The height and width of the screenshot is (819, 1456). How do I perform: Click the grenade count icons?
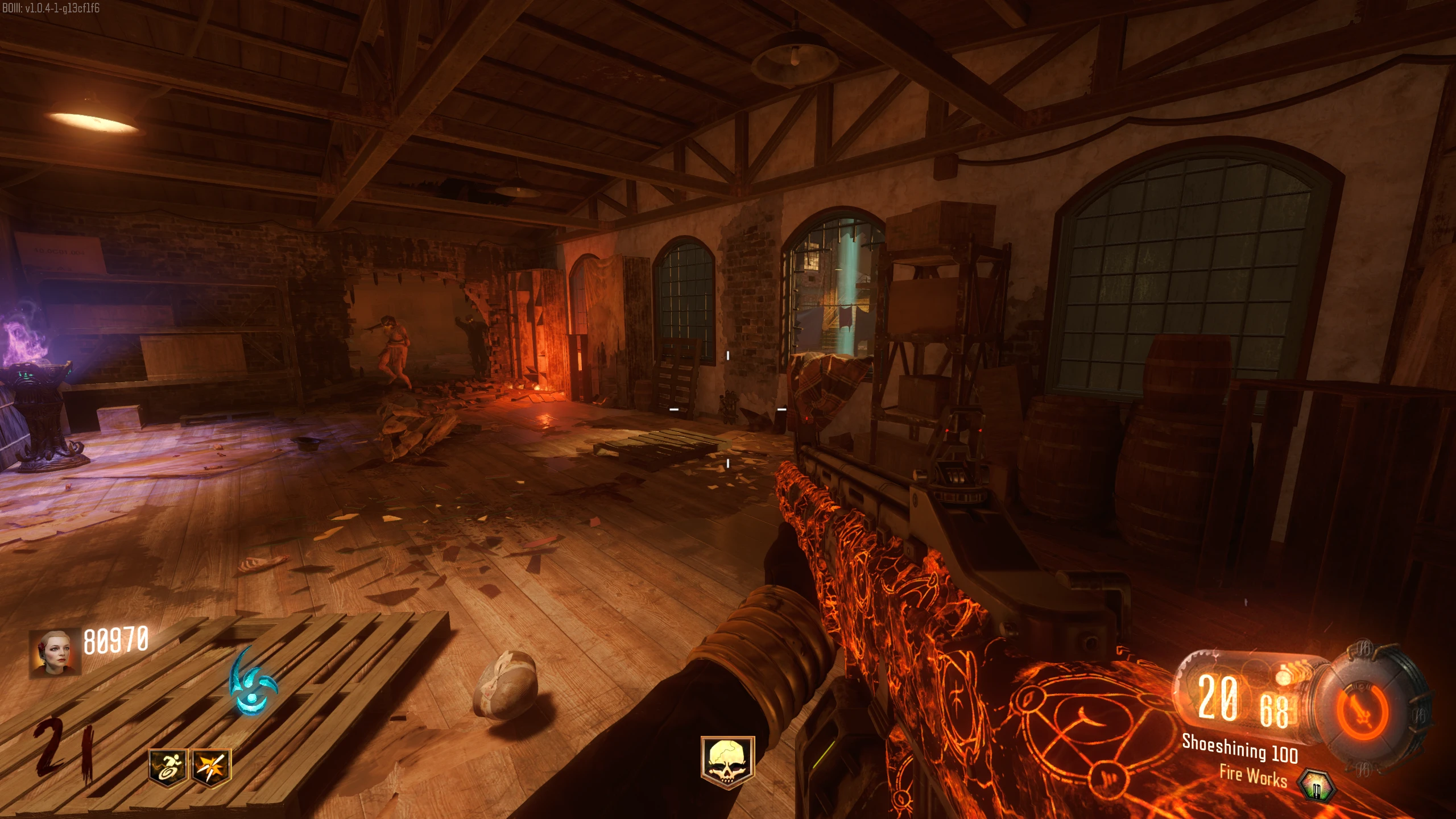1287,676
